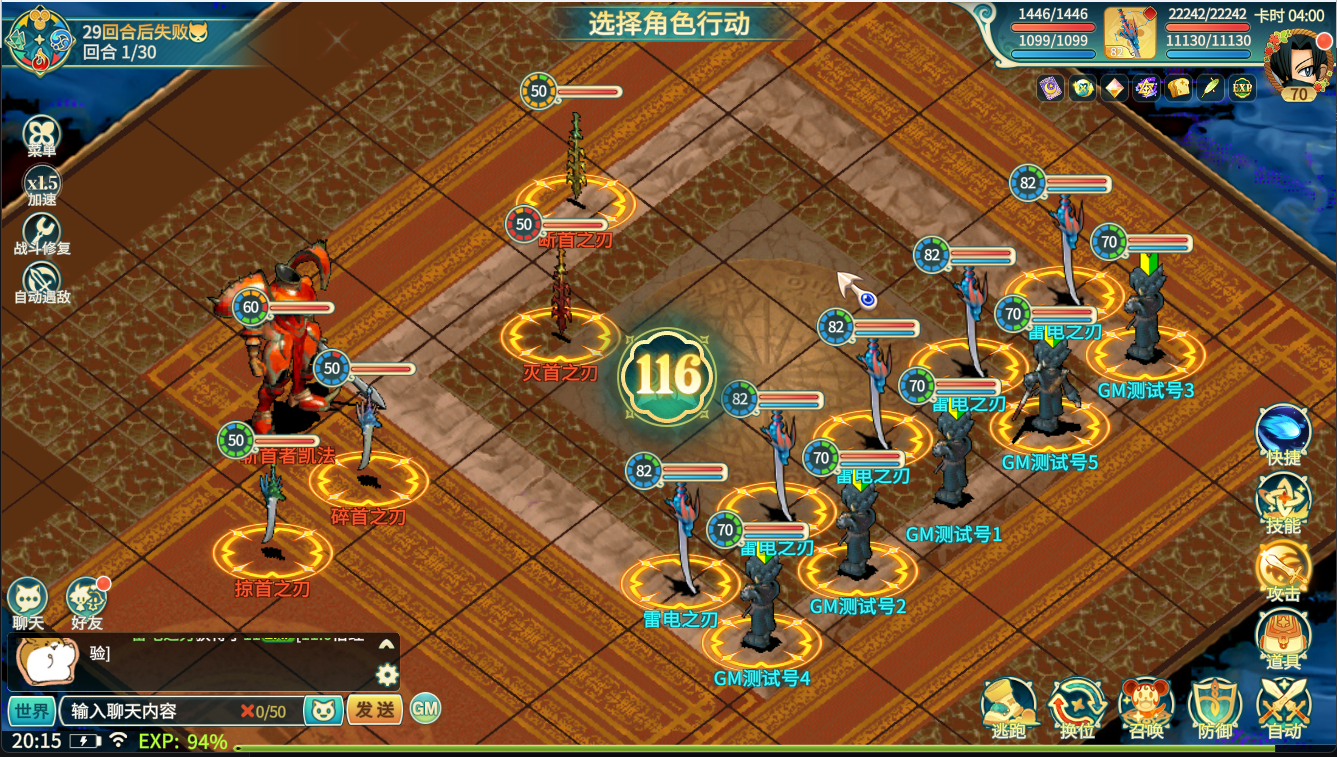The height and width of the screenshot is (757, 1337).
Task: Open the 好友 friends list
Action: (87, 601)
